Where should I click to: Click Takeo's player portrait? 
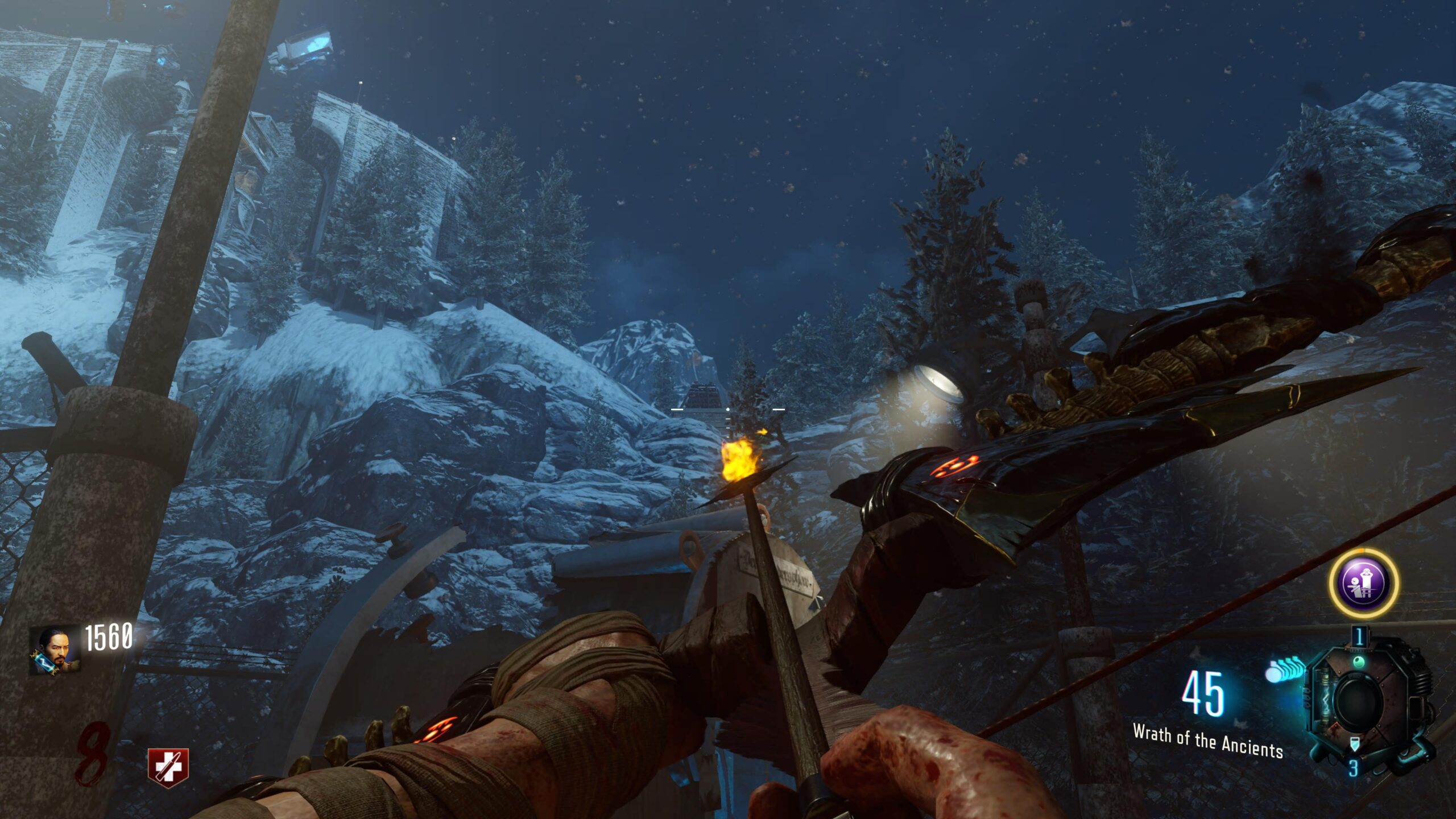click(55, 650)
